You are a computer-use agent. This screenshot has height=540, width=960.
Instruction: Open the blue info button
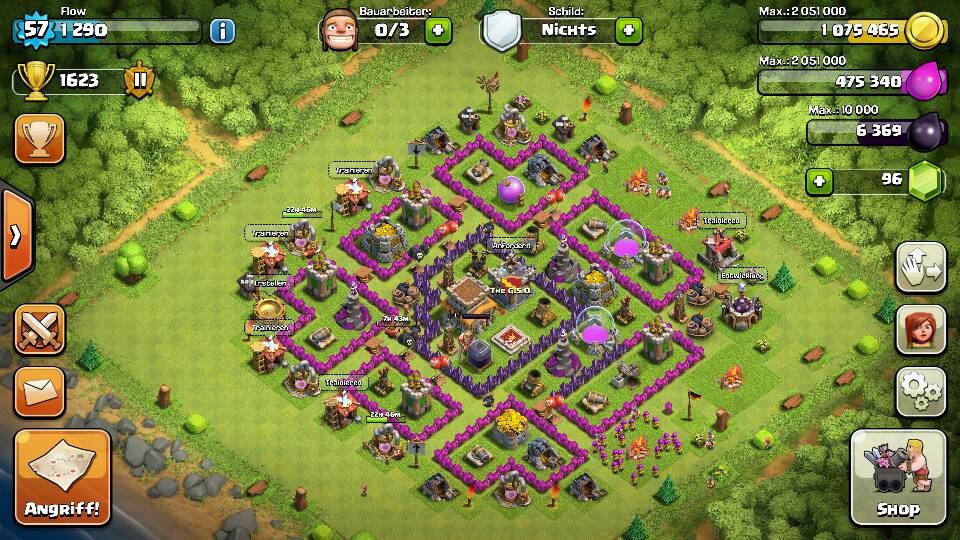pyautogui.click(x=222, y=30)
